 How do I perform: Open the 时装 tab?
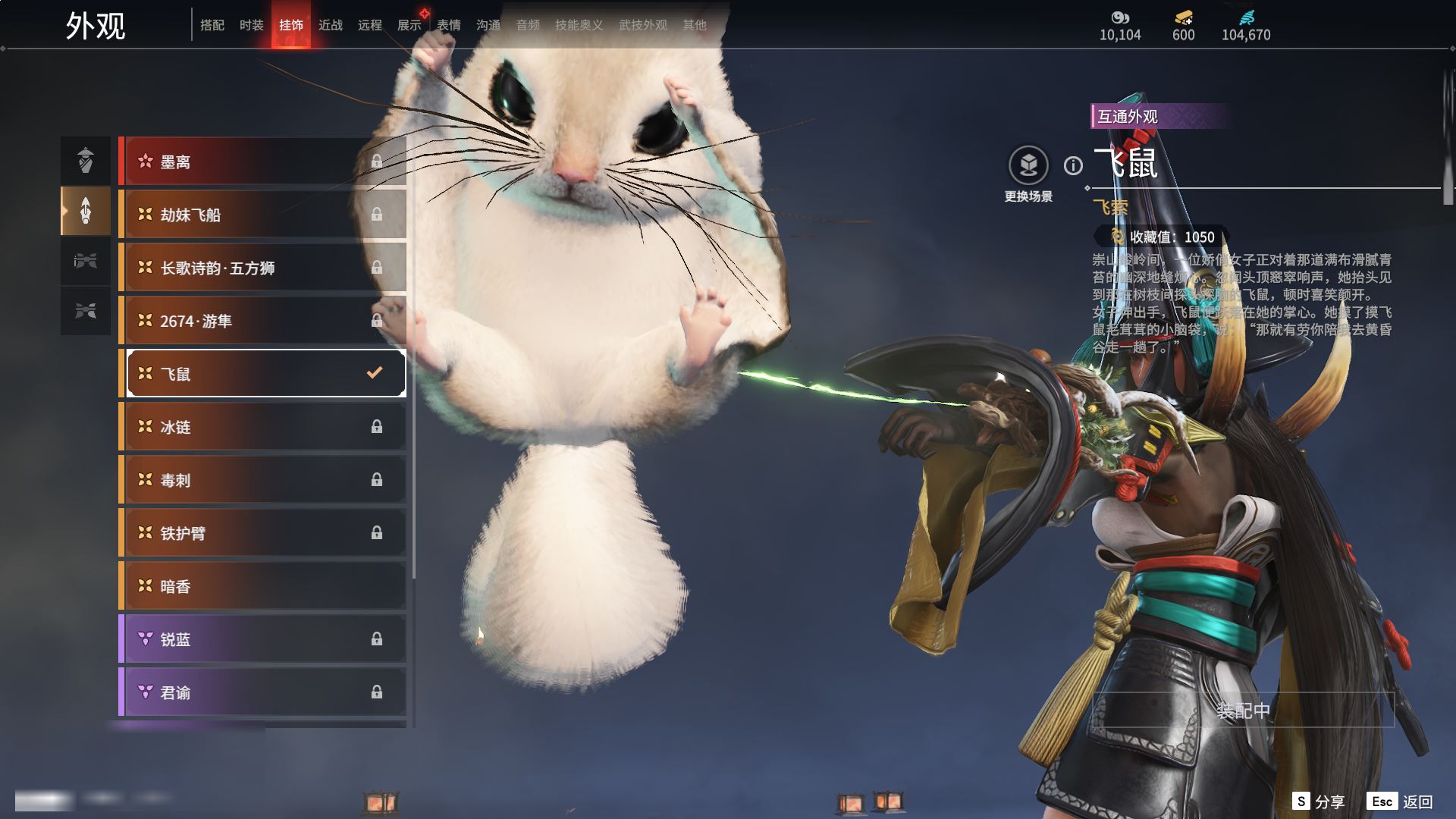click(x=252, y=25)
